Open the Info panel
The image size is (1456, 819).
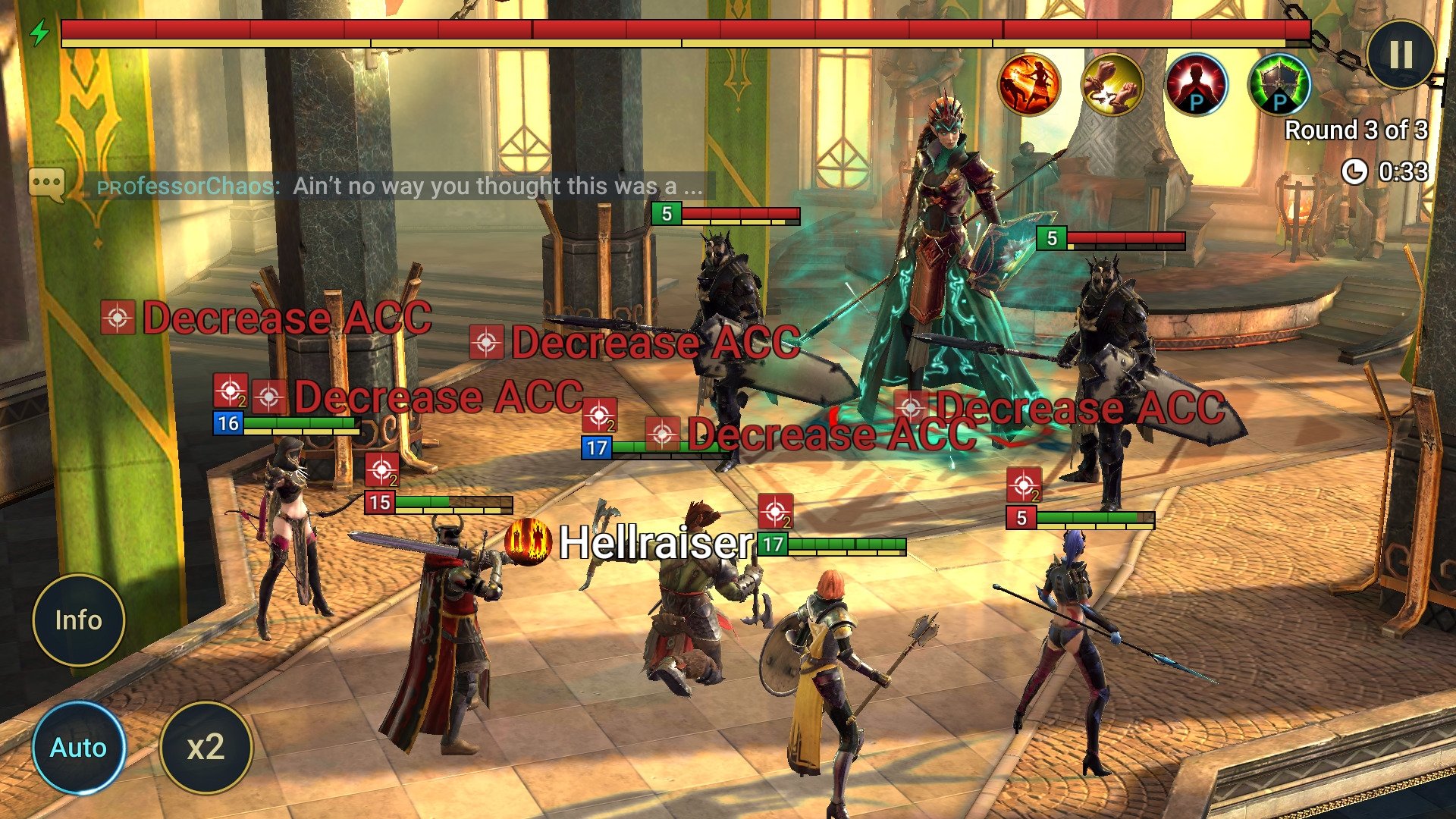tap(78, 620)
